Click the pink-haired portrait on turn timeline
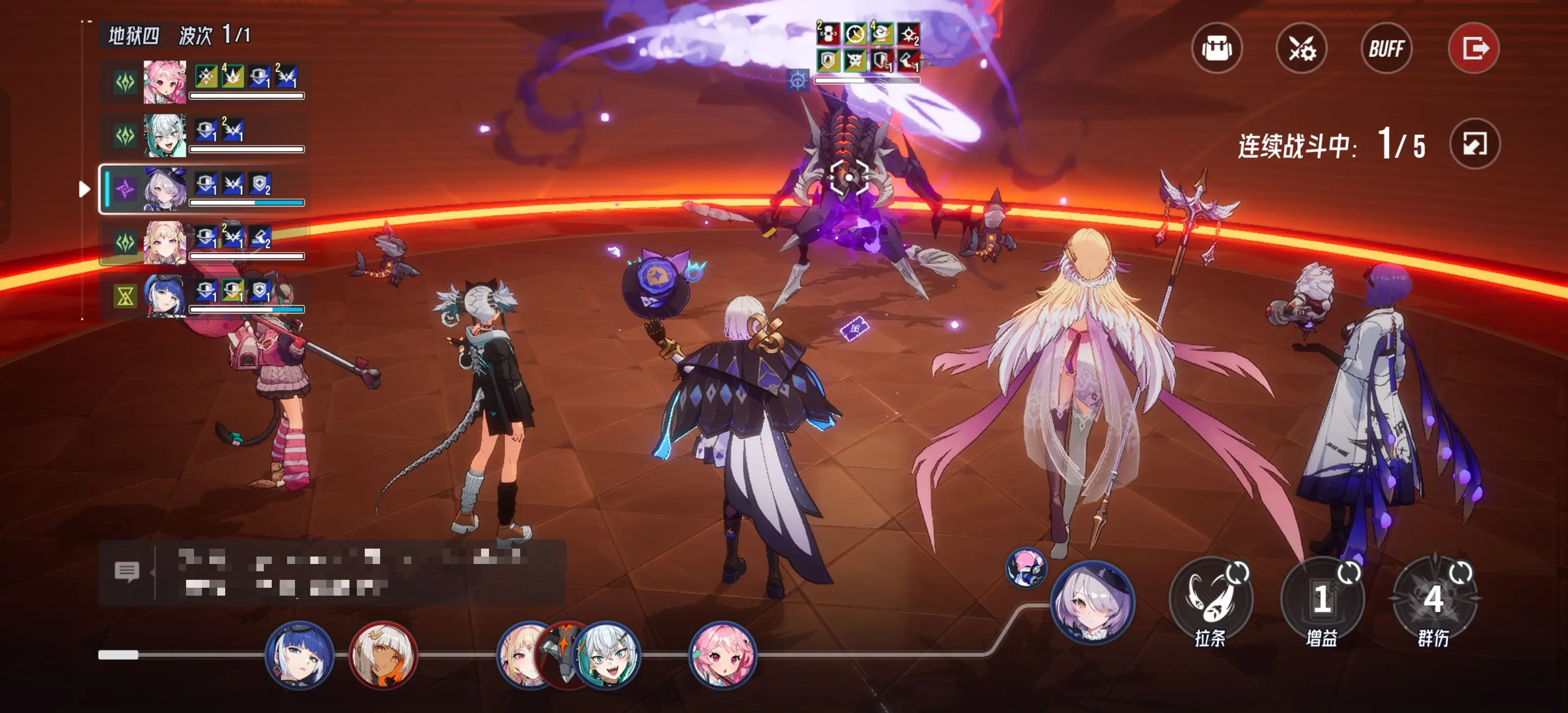The height and width of the screenshot is (713, 1568). (723, 655)
